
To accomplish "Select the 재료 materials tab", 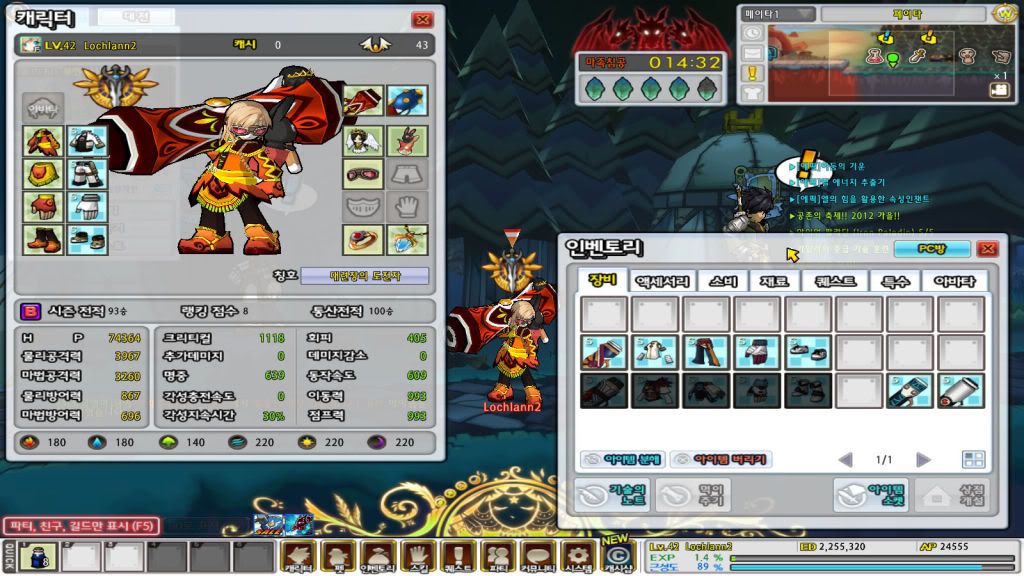I will pos(774,281).
